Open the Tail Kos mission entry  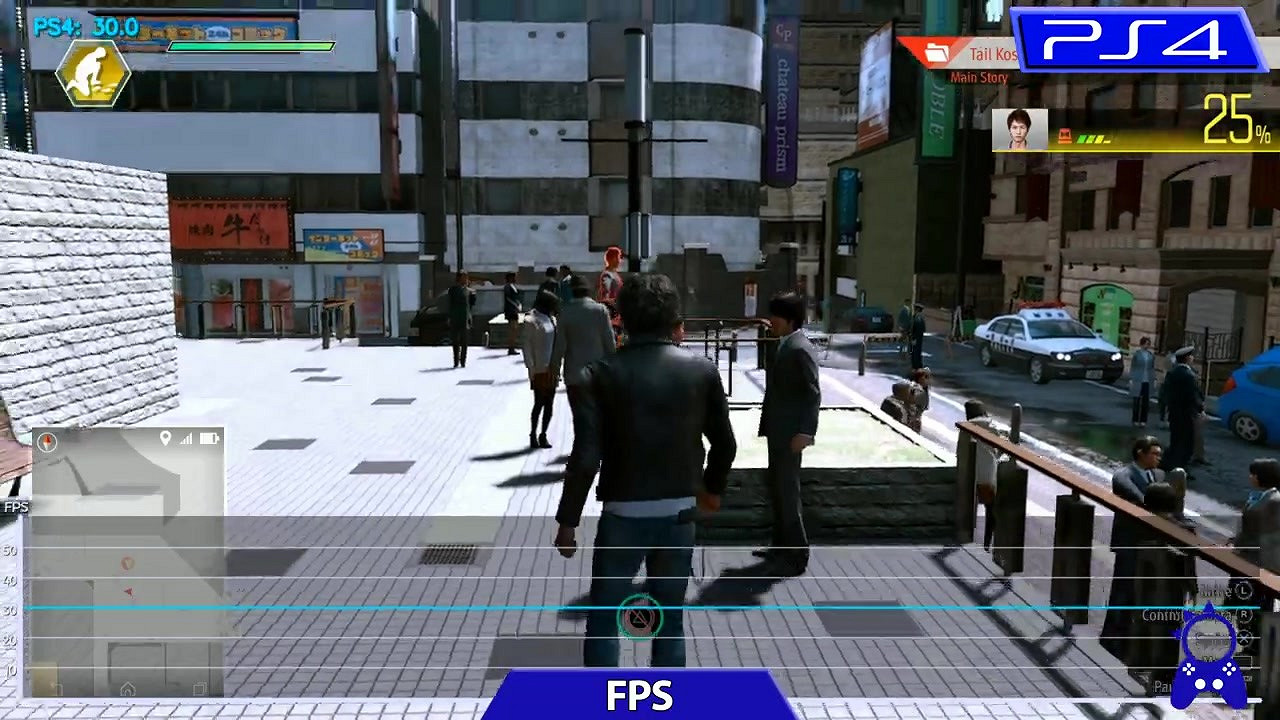[x=993, y=55]
